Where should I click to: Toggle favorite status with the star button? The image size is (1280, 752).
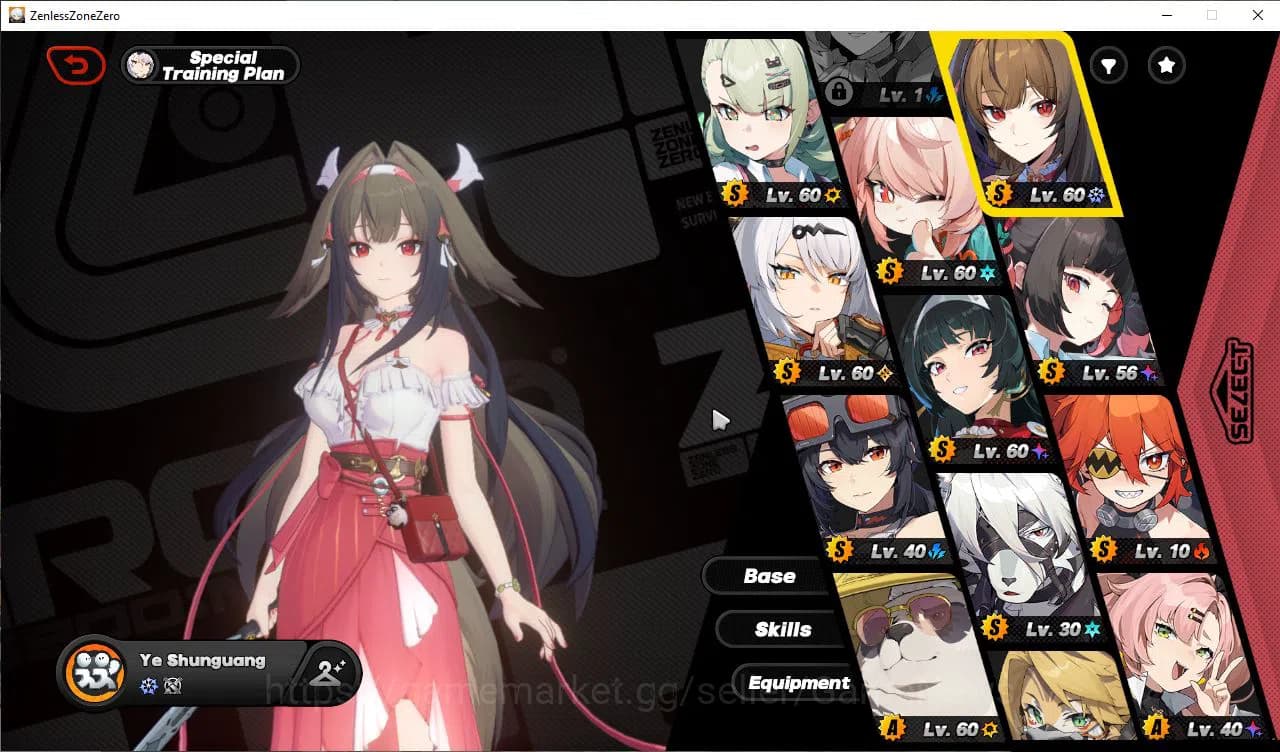coord(1166,66)
